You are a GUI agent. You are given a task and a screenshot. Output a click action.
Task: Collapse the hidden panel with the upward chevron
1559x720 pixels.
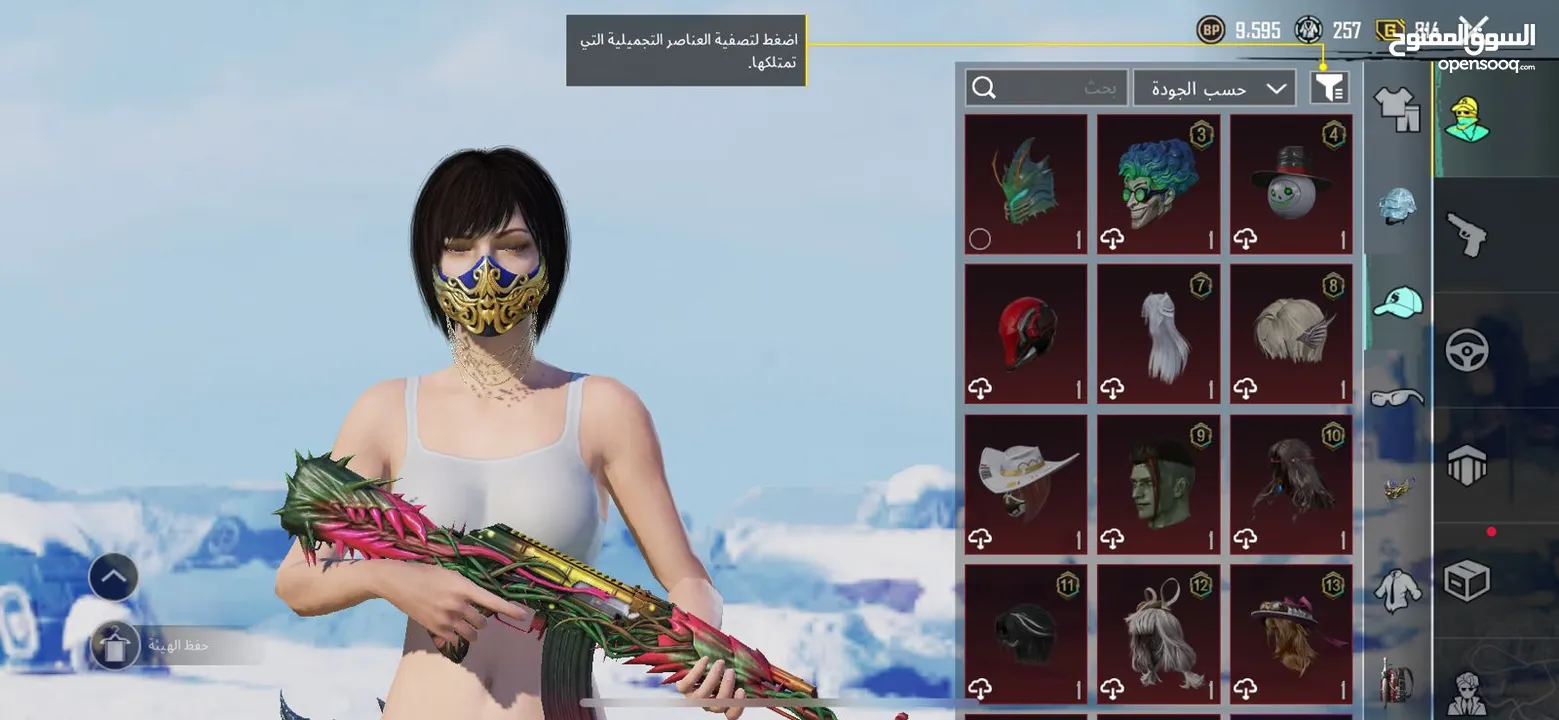coord(112,577)
